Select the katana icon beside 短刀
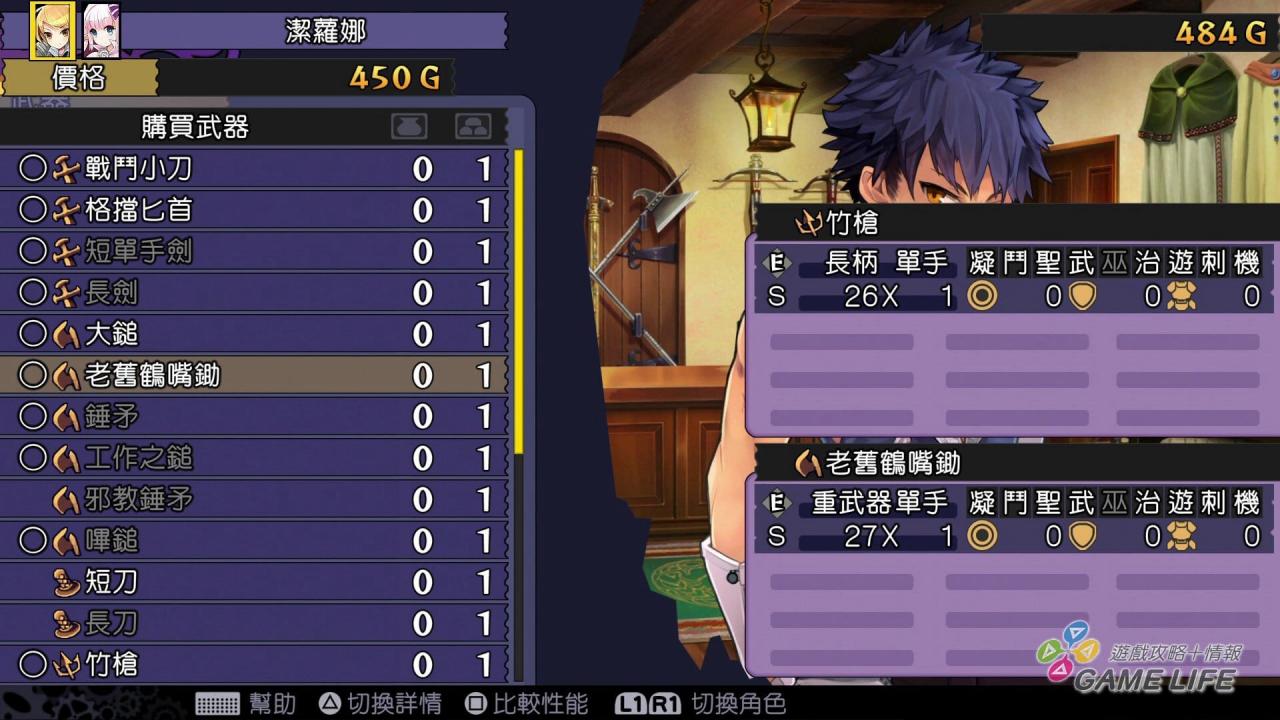Image resolution: width=1280 pixels, height=720 pixels. pyautogui.click(x=64, y=582)
